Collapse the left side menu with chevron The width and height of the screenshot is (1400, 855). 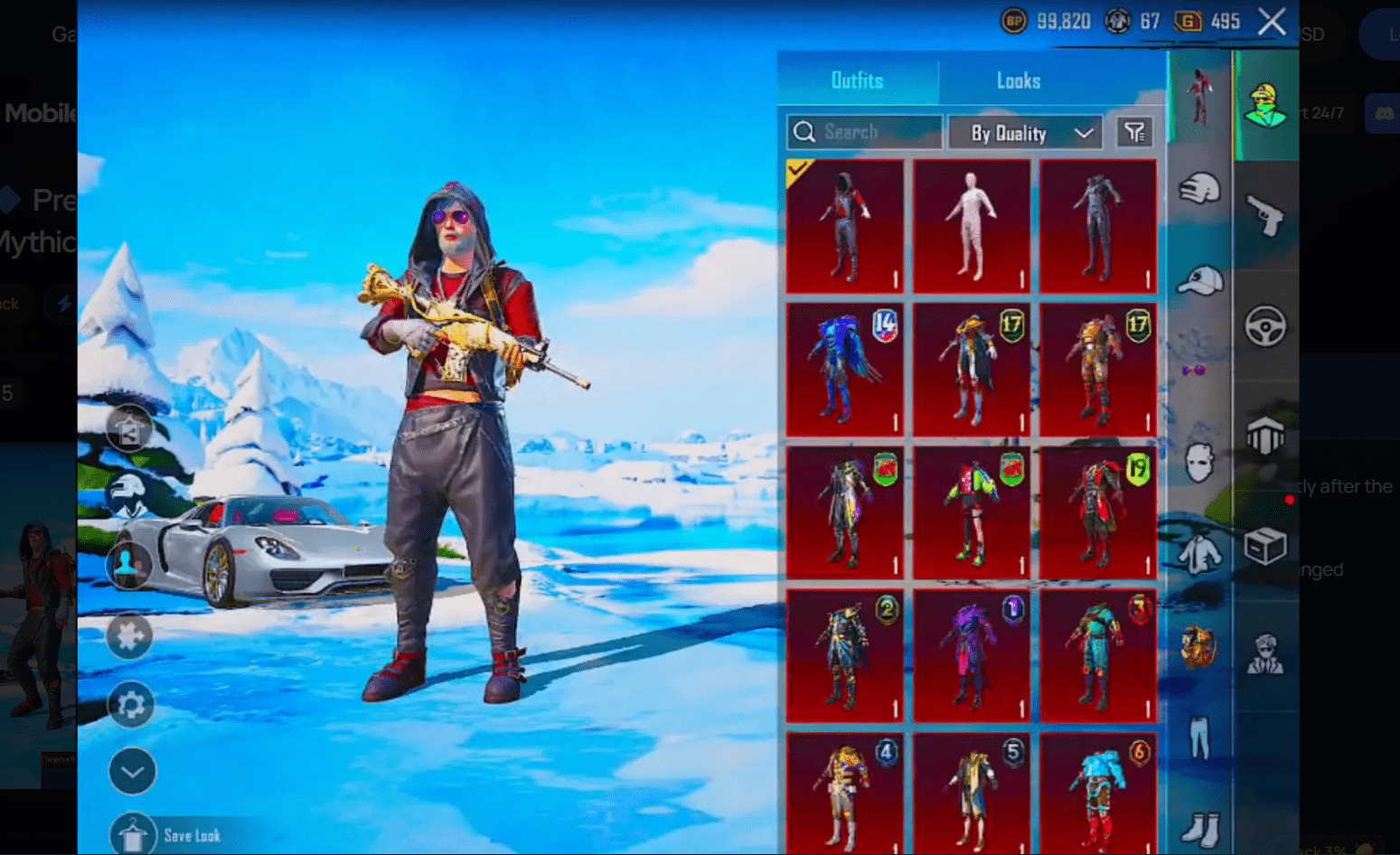[x=132, y=771]
